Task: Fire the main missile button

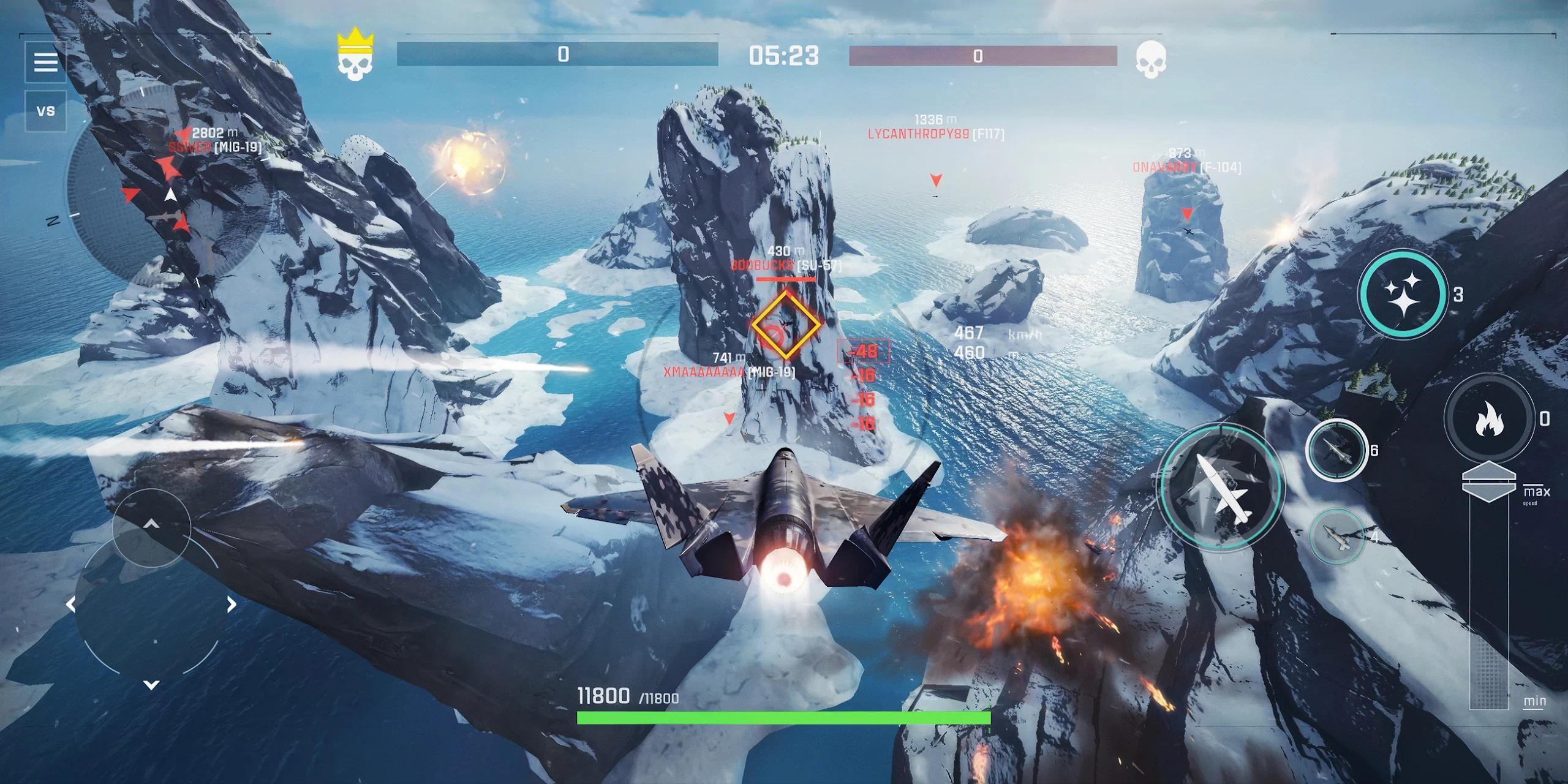Action: pos(1220,486)
